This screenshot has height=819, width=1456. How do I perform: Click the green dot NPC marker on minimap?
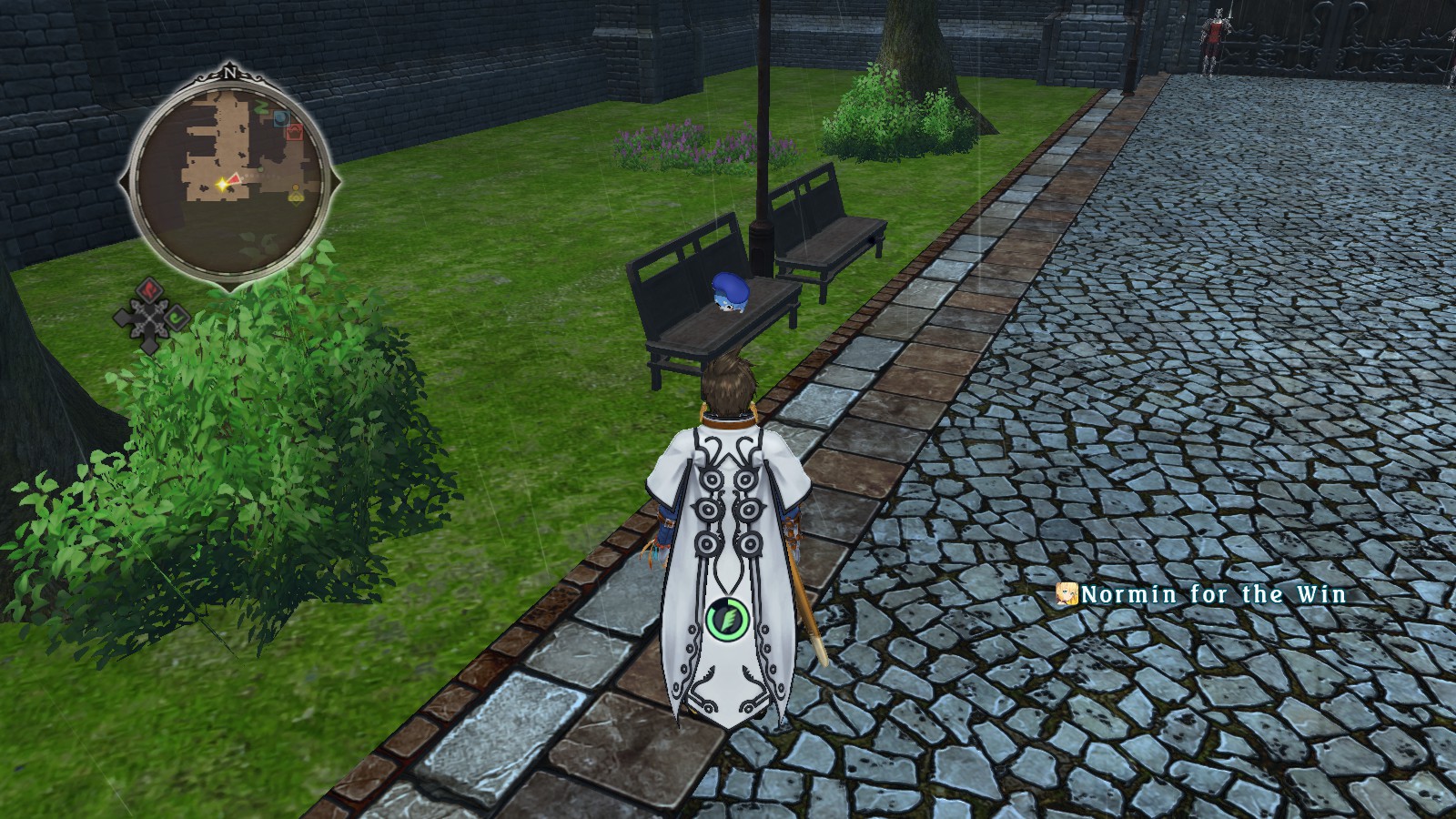coord(260,169)
